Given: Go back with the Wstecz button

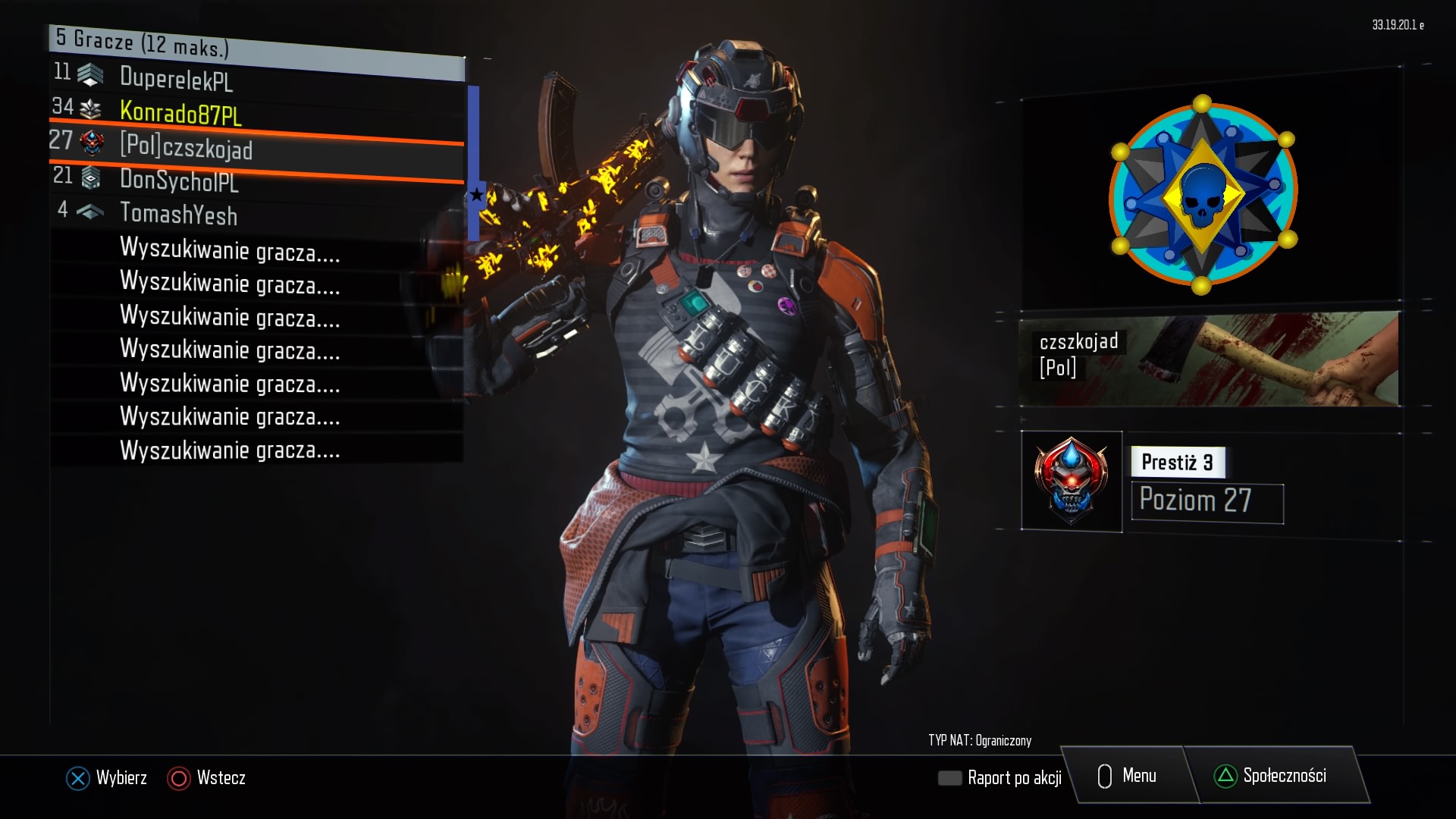Looking at the screenshot, I should (x=207, y=778).
